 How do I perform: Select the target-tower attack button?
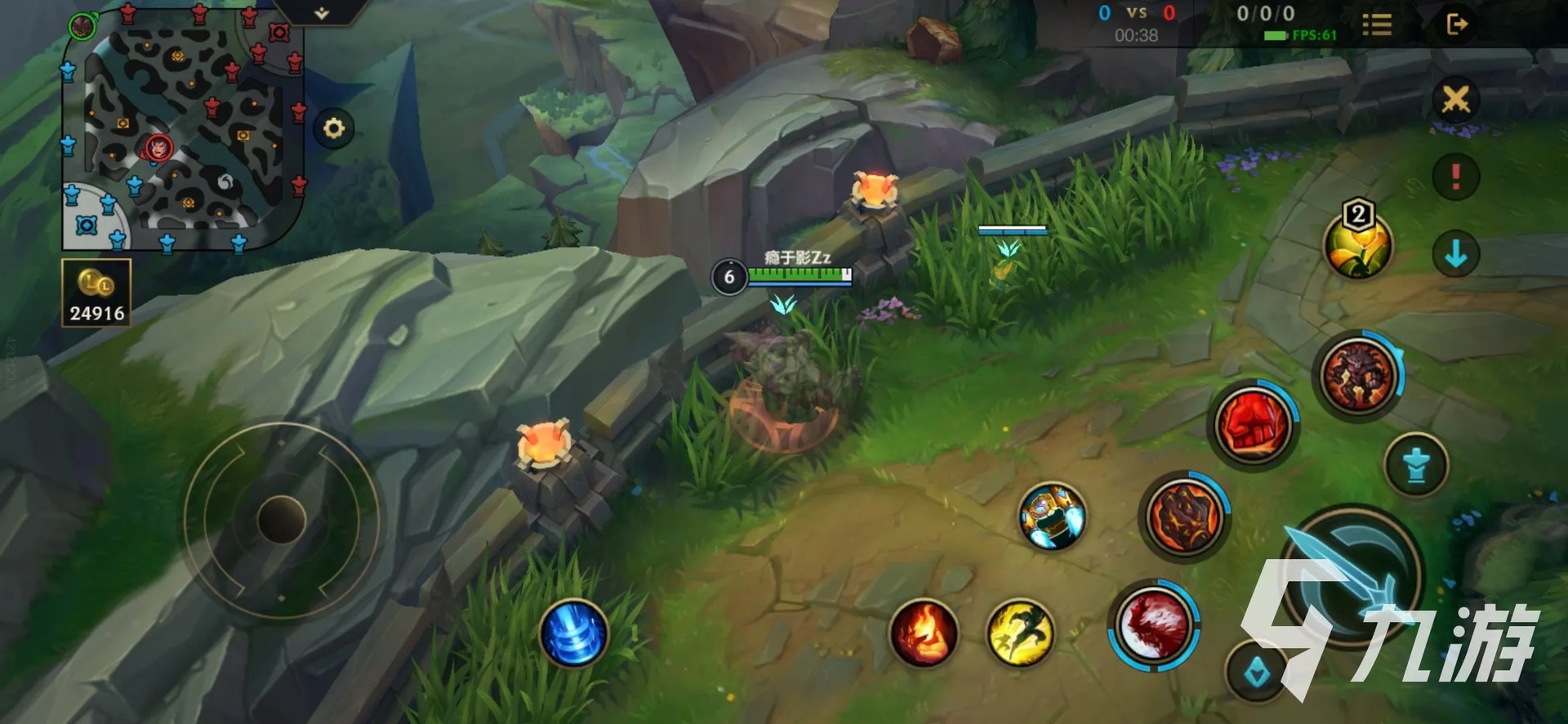click(1416, 465)
